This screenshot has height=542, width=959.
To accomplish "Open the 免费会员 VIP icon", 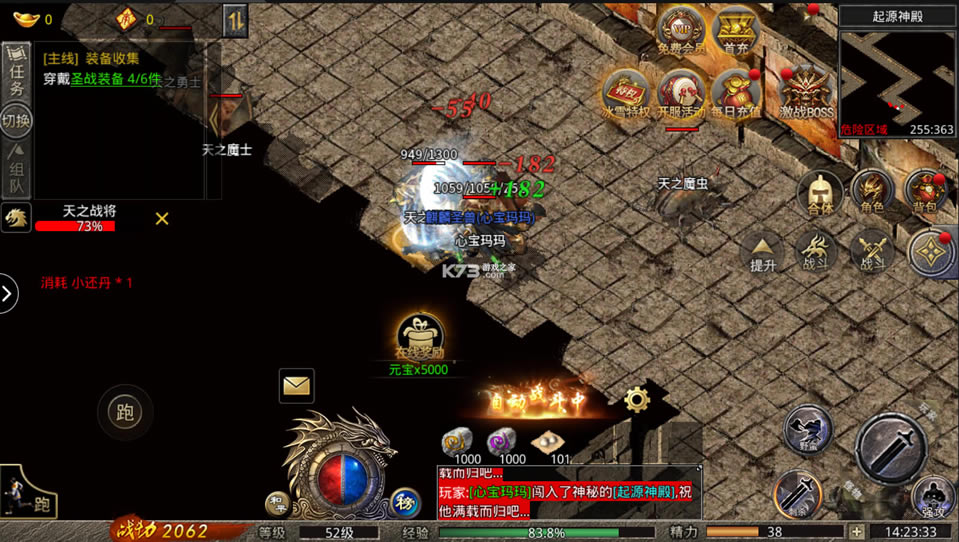I will [x=682, y=32].
